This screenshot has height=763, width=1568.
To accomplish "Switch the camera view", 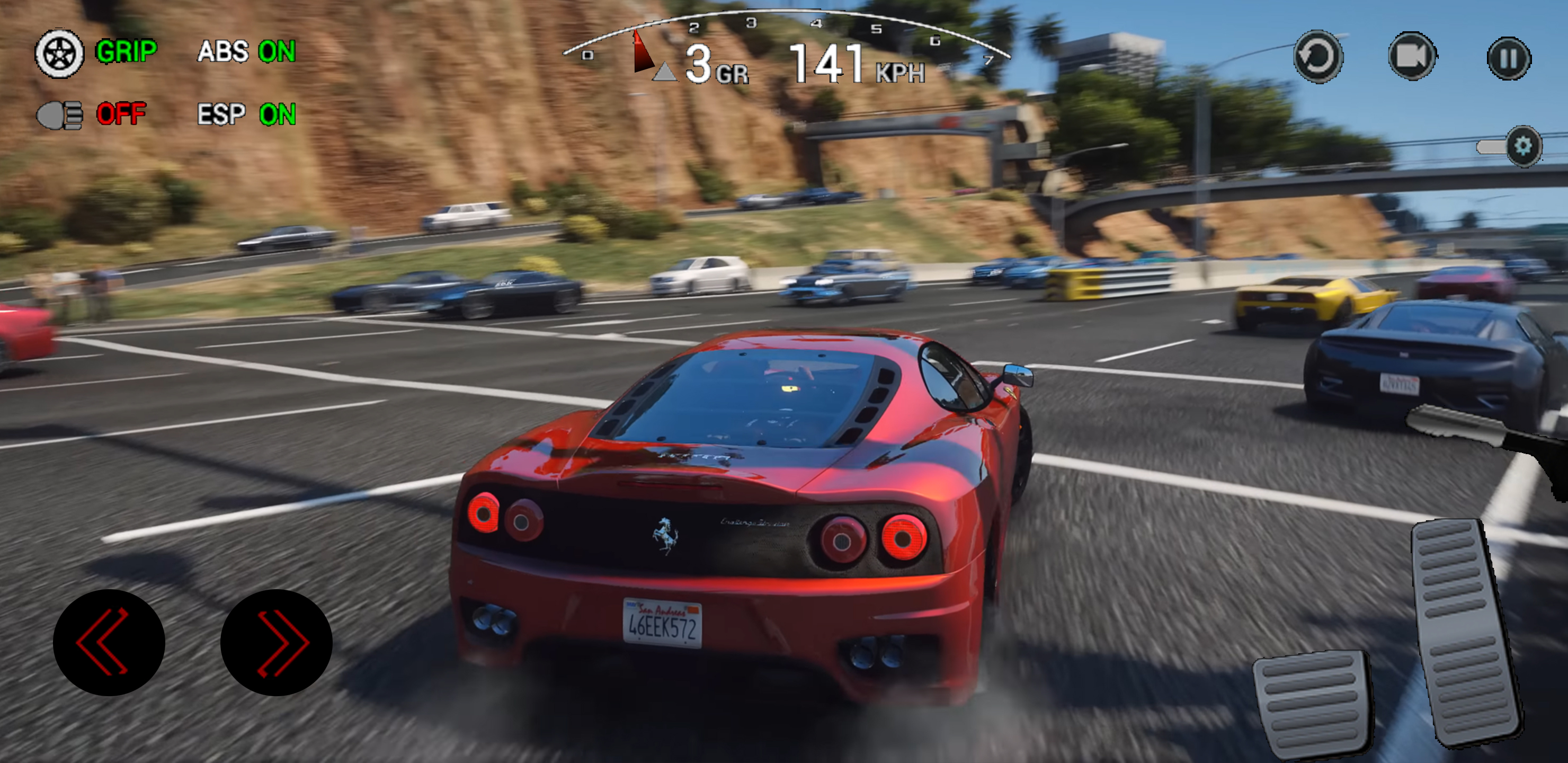I will (x=1412, y=57).
